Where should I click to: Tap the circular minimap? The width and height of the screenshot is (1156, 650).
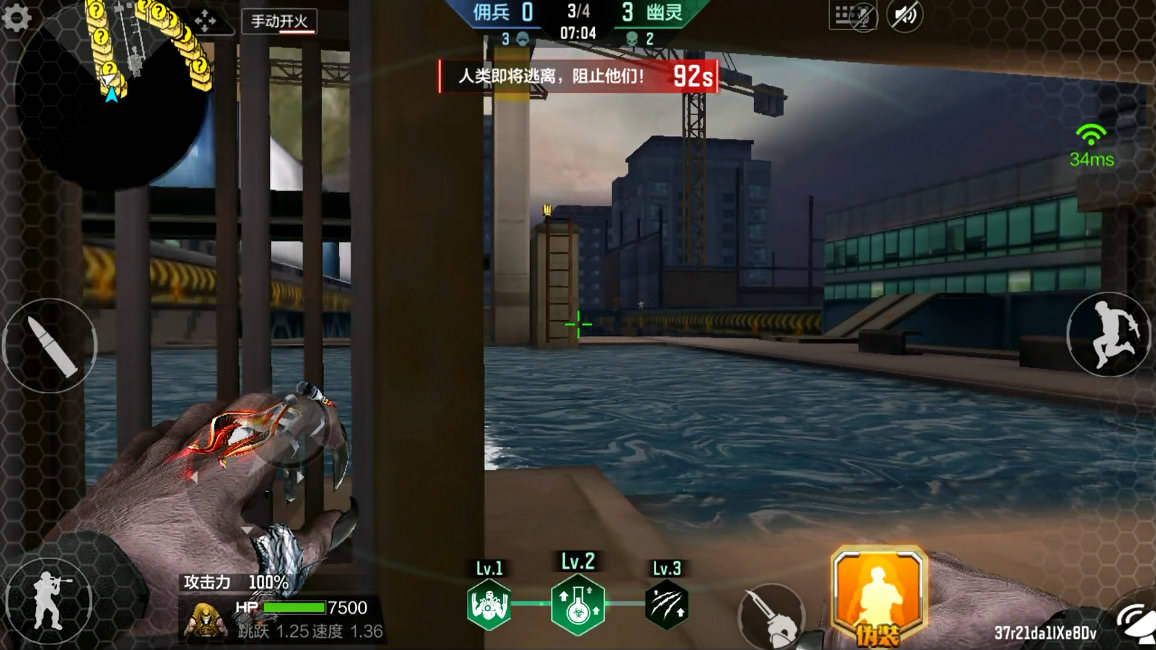pyautogui.click(x=110, y=95)
